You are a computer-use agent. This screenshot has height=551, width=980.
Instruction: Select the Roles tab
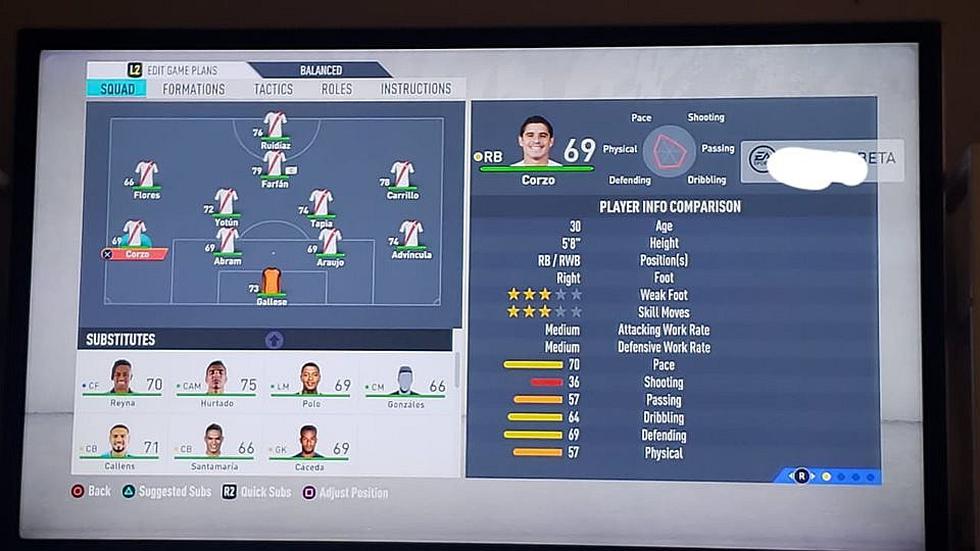336,89
